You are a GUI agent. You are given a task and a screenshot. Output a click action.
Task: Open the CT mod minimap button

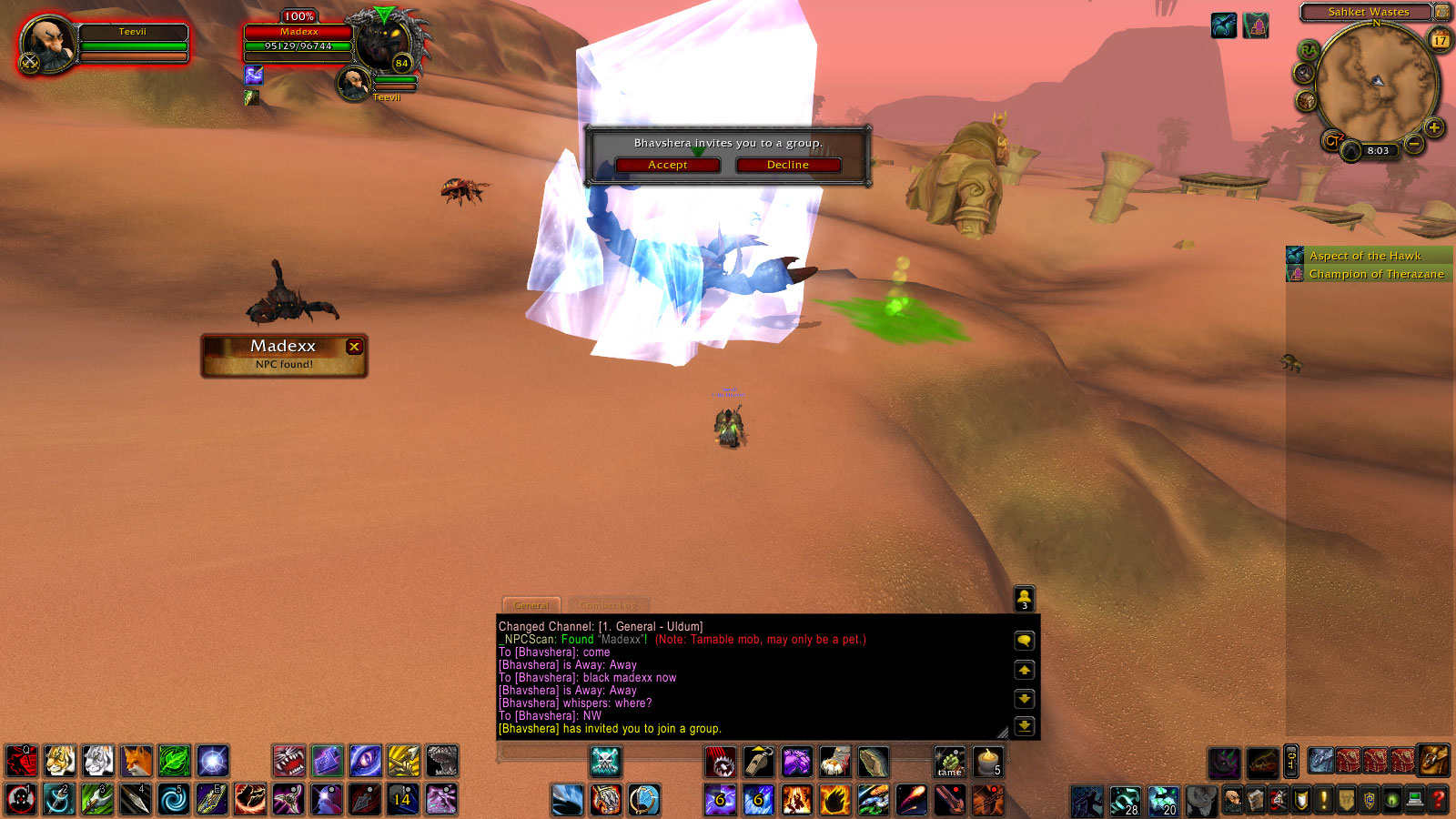(x=1331, y=141)
